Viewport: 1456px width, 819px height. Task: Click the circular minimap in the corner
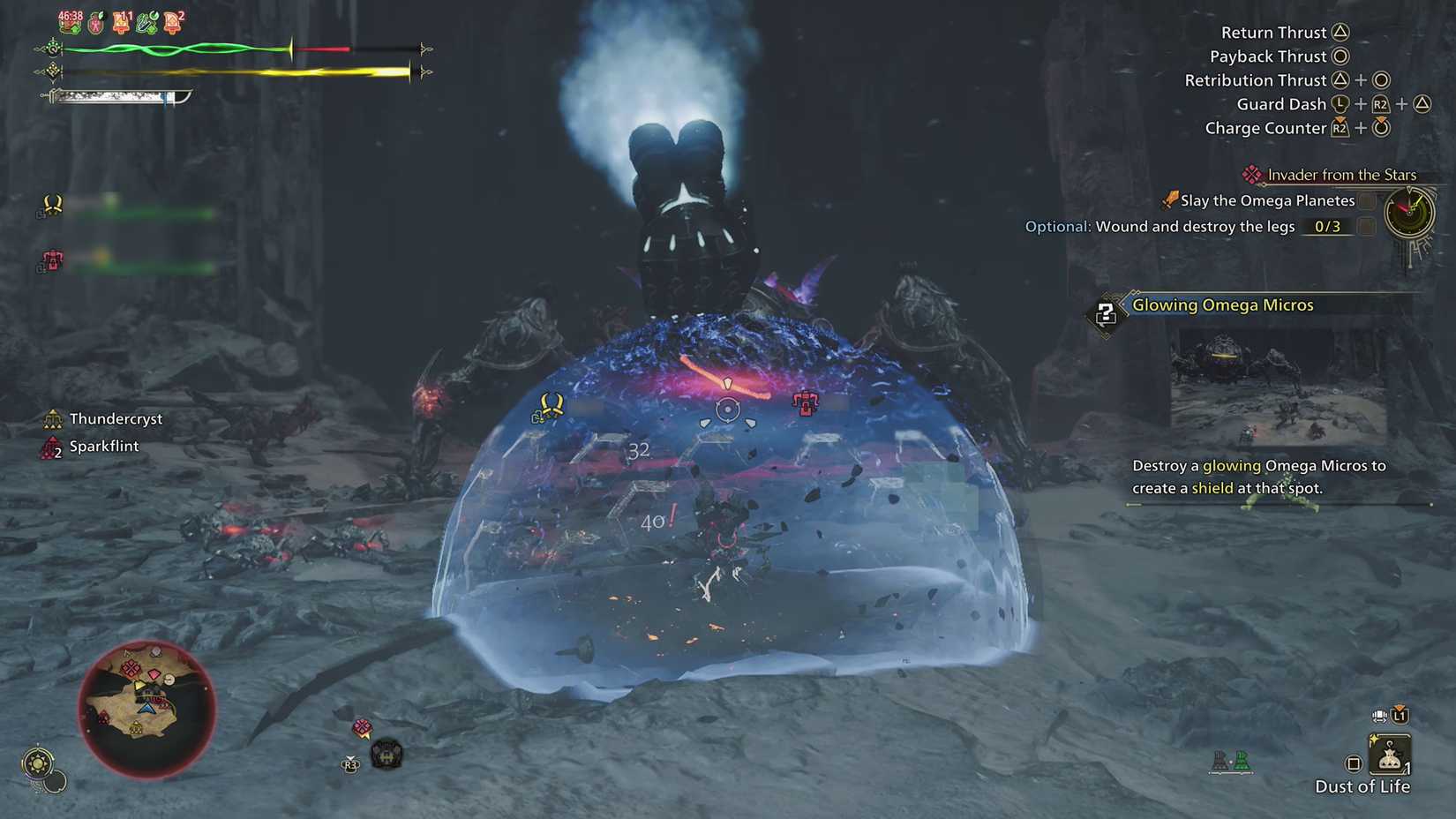[146, 710]
